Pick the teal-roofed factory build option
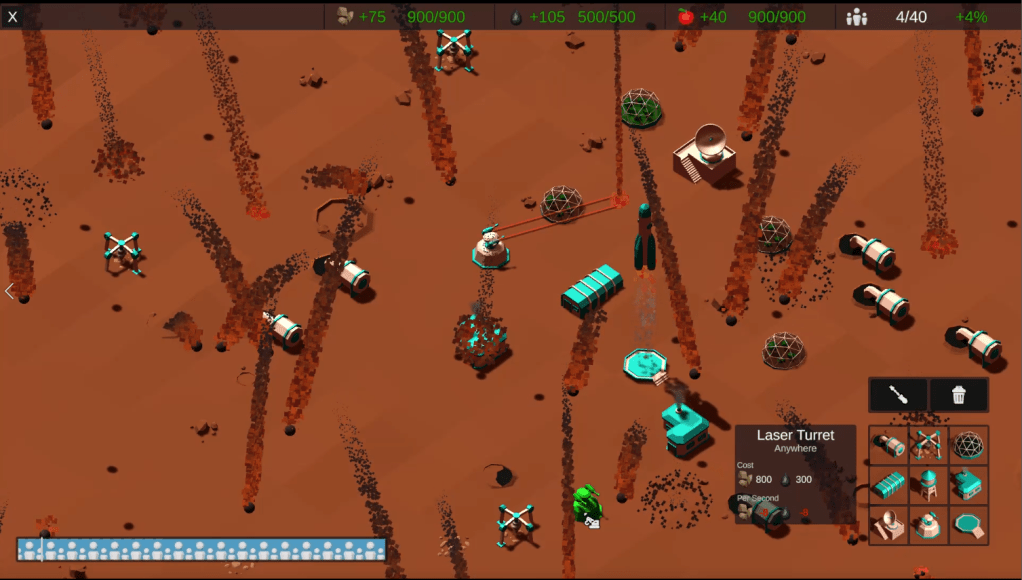 (968, 485)
